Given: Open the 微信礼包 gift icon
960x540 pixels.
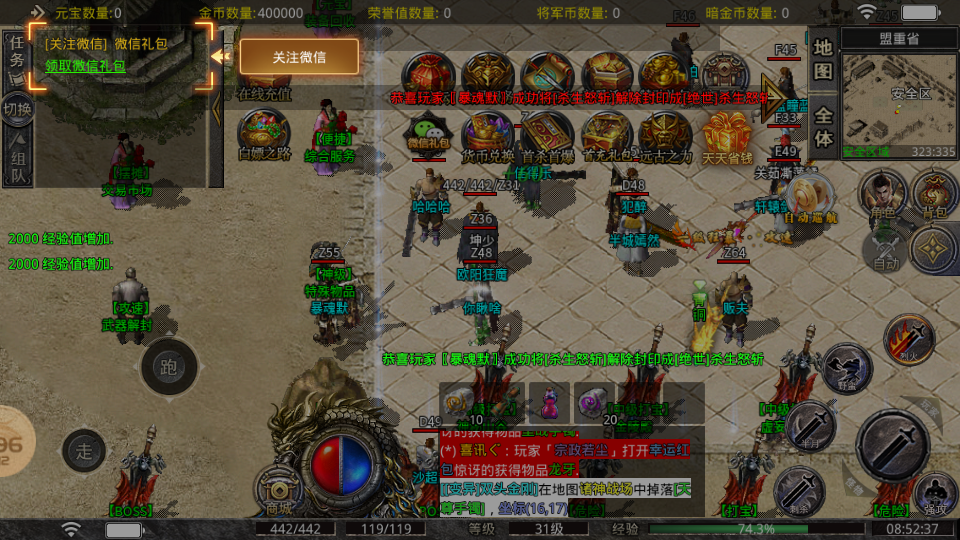Looking at the screenshot, I should click(x=429, y=134).
